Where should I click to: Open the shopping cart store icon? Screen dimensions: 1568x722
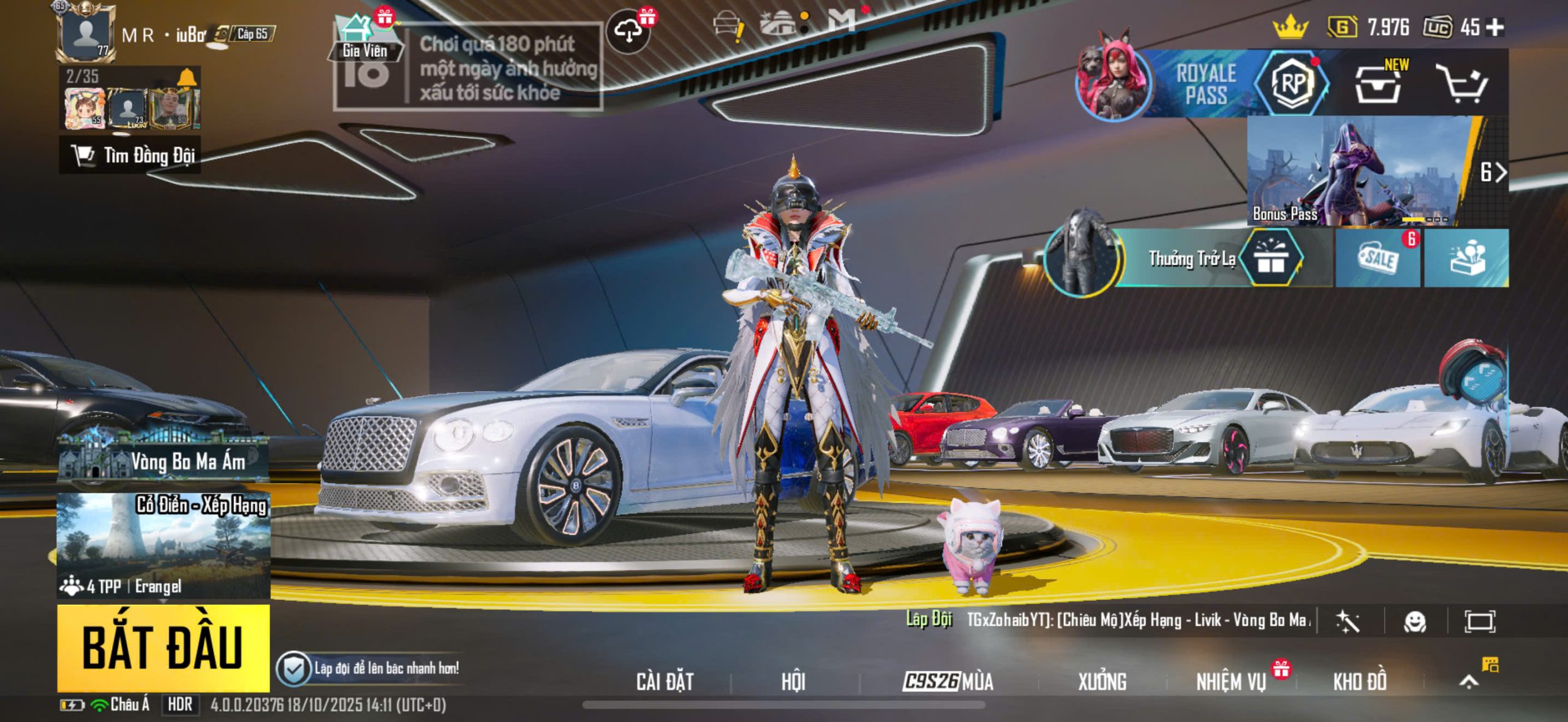tap(1461, 85)
